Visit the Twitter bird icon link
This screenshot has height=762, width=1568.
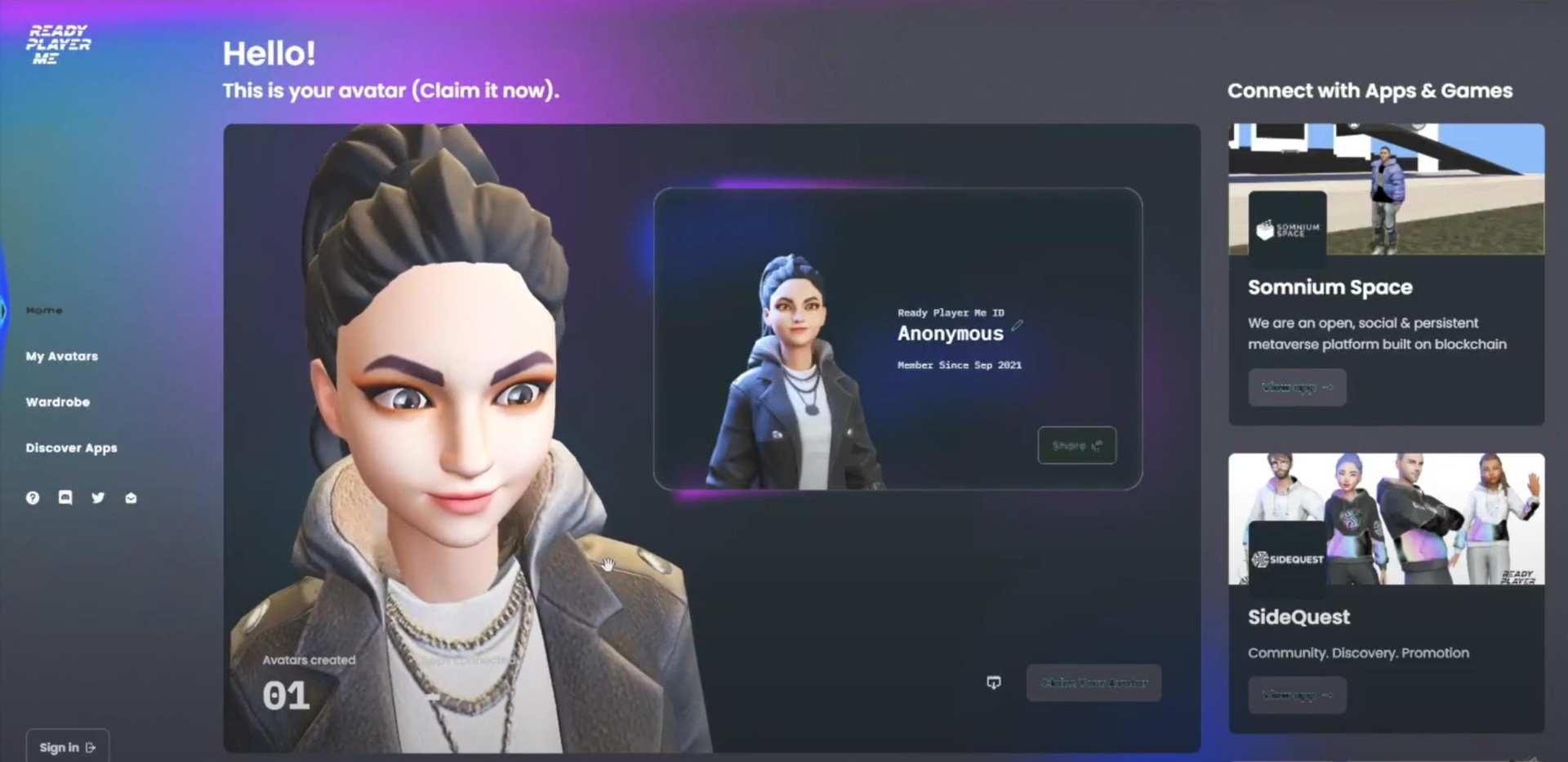(x=98, y=497)
